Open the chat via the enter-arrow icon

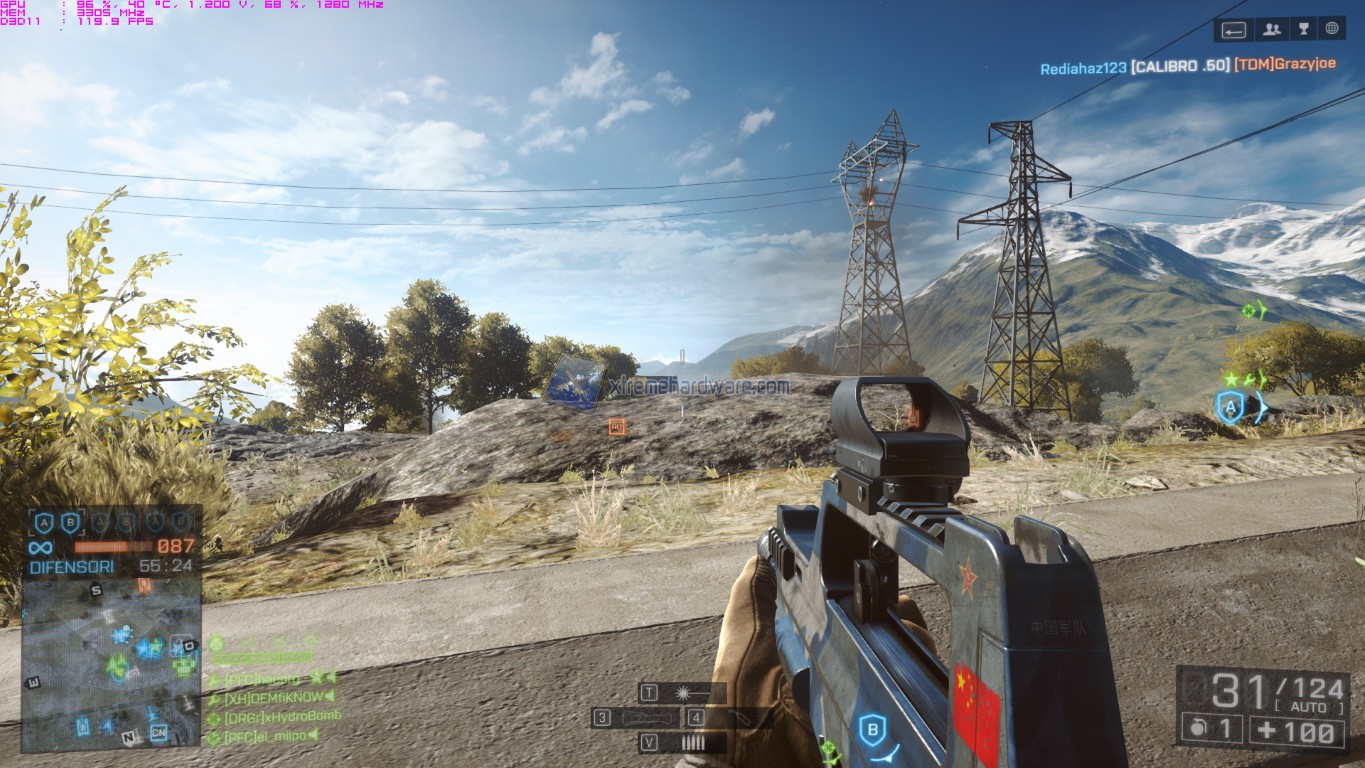[1234, 29]
